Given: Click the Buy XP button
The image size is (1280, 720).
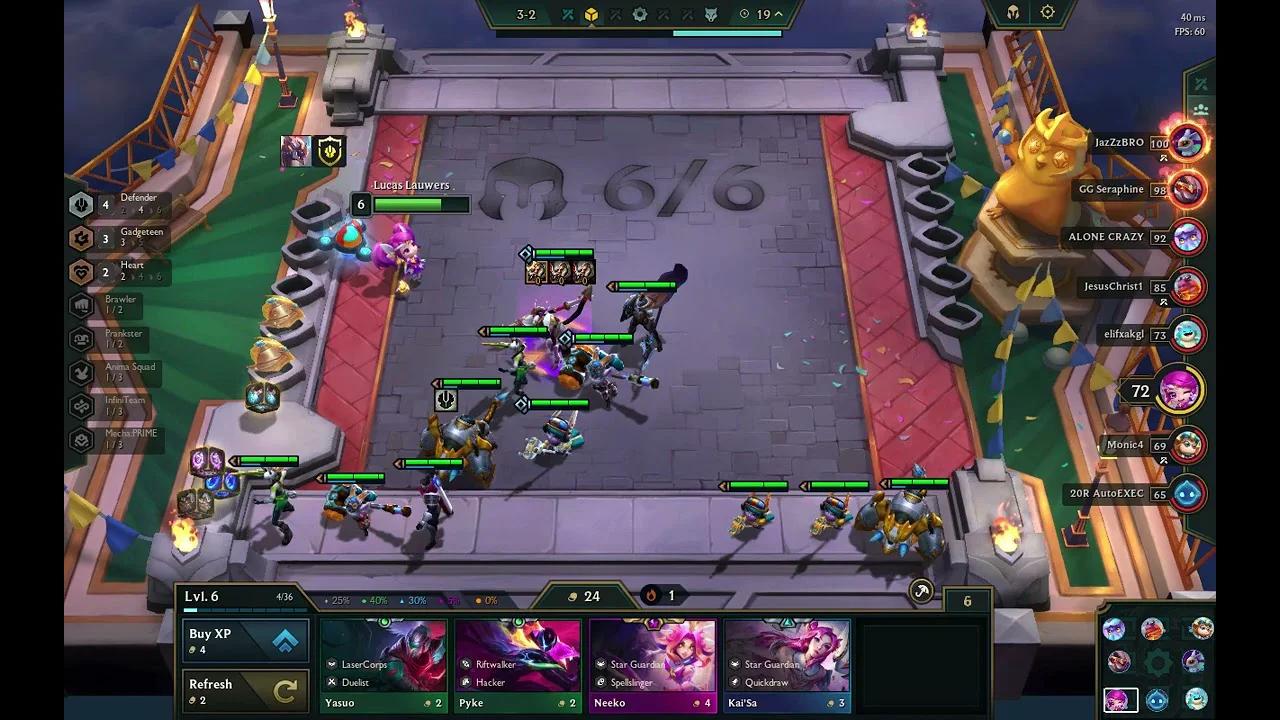Looking at the screenshot, I should tap(245, 638).
